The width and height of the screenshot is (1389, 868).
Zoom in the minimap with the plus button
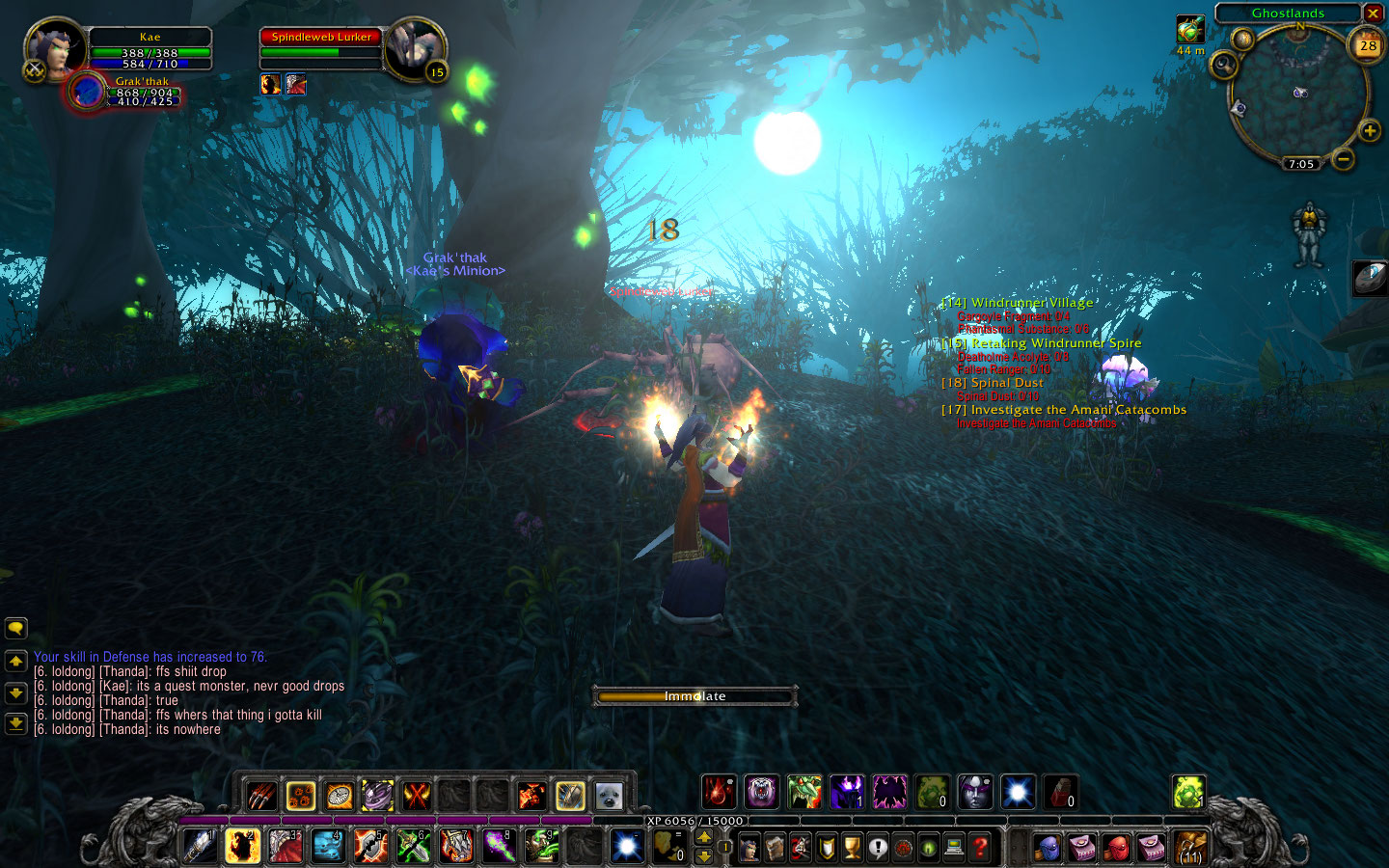click(x=1372, y=128)
